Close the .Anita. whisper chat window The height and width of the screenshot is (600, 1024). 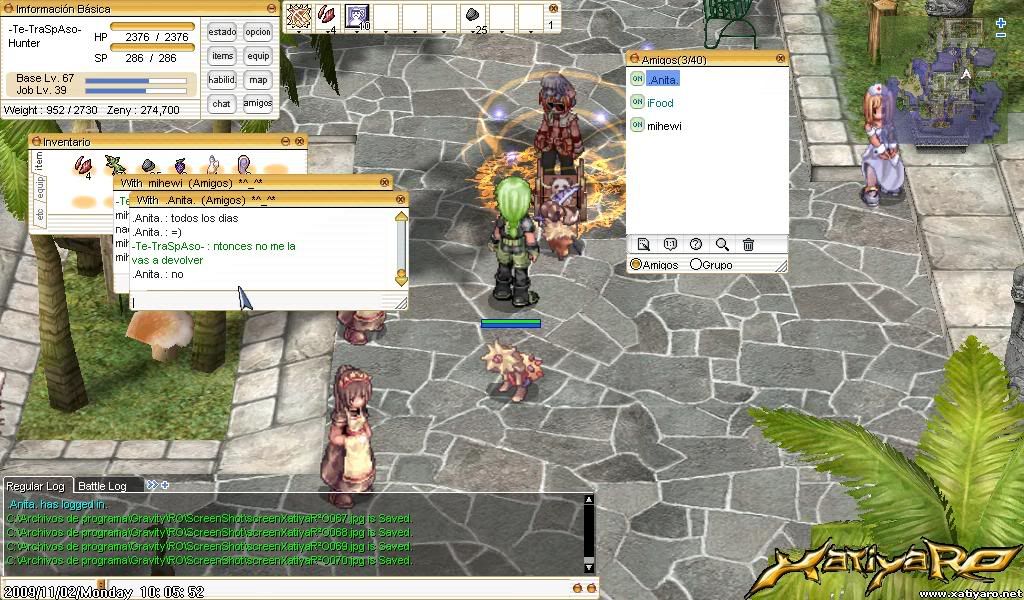401,199
